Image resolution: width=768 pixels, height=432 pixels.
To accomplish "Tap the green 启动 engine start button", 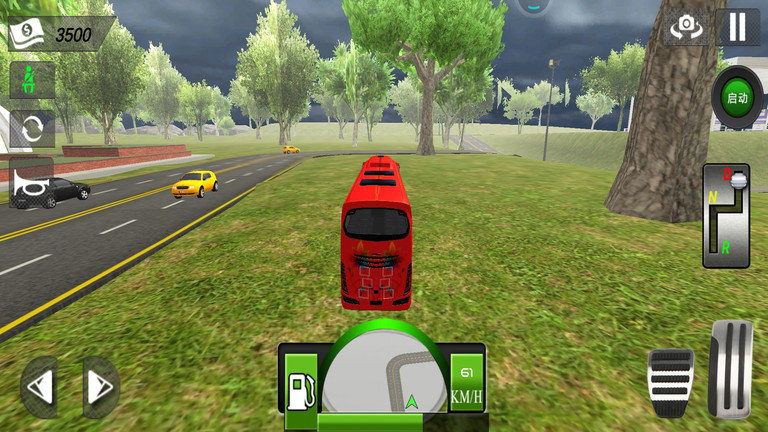I will coord(738,98).
